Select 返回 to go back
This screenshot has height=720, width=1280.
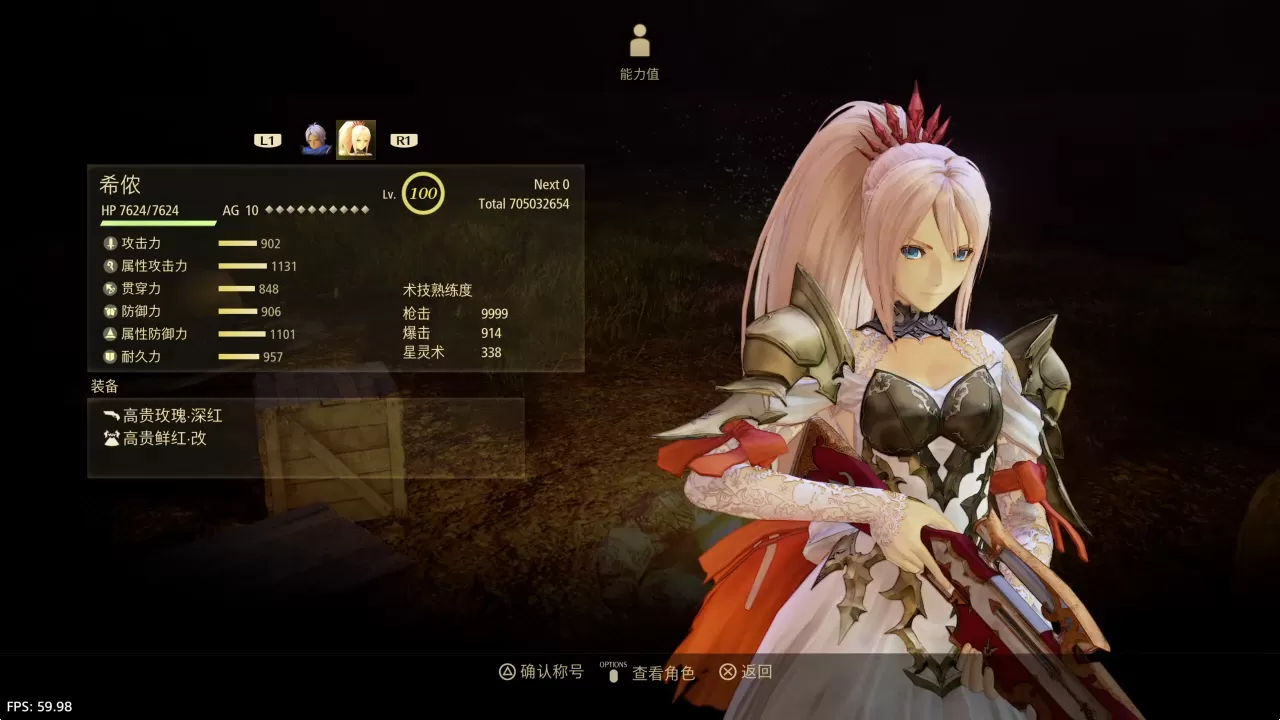pos(754,672)
